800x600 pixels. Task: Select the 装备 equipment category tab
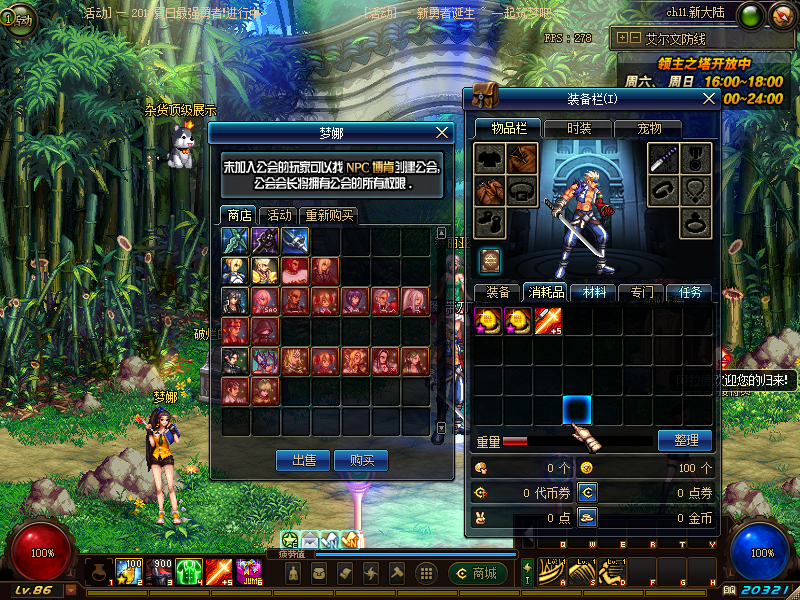(x=497, y=292)
